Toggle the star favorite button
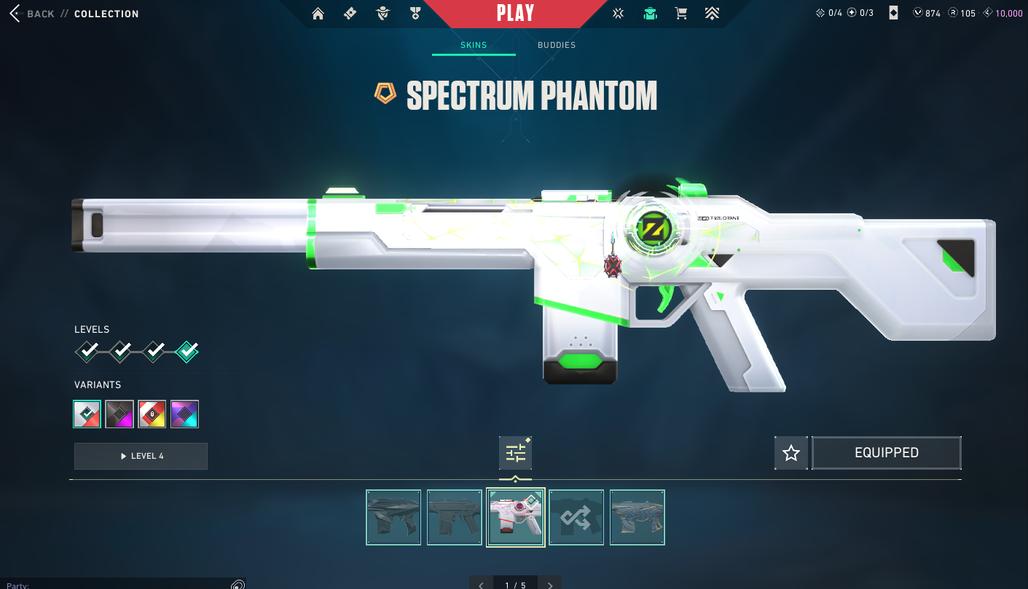 coord(791,453)
